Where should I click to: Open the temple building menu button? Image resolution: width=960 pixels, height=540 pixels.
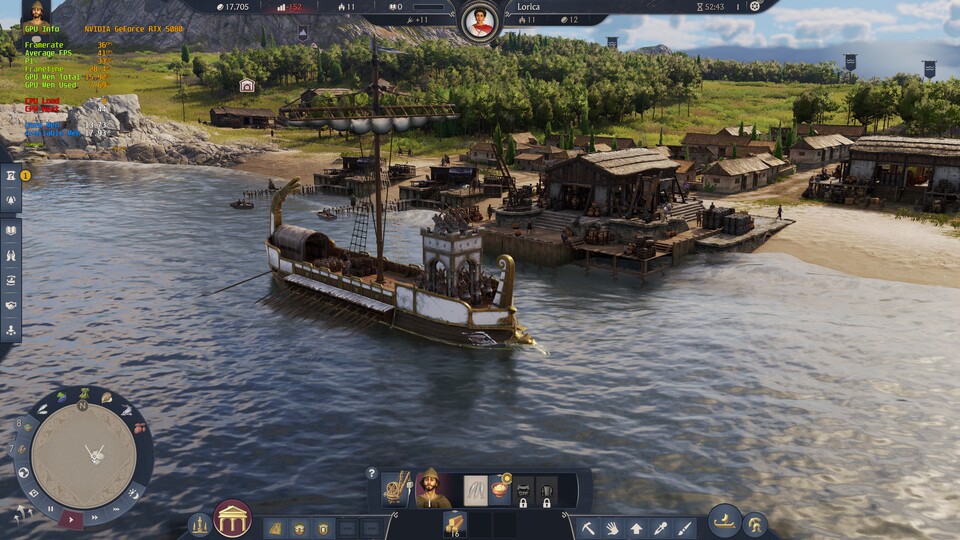[x=232, y=518]
